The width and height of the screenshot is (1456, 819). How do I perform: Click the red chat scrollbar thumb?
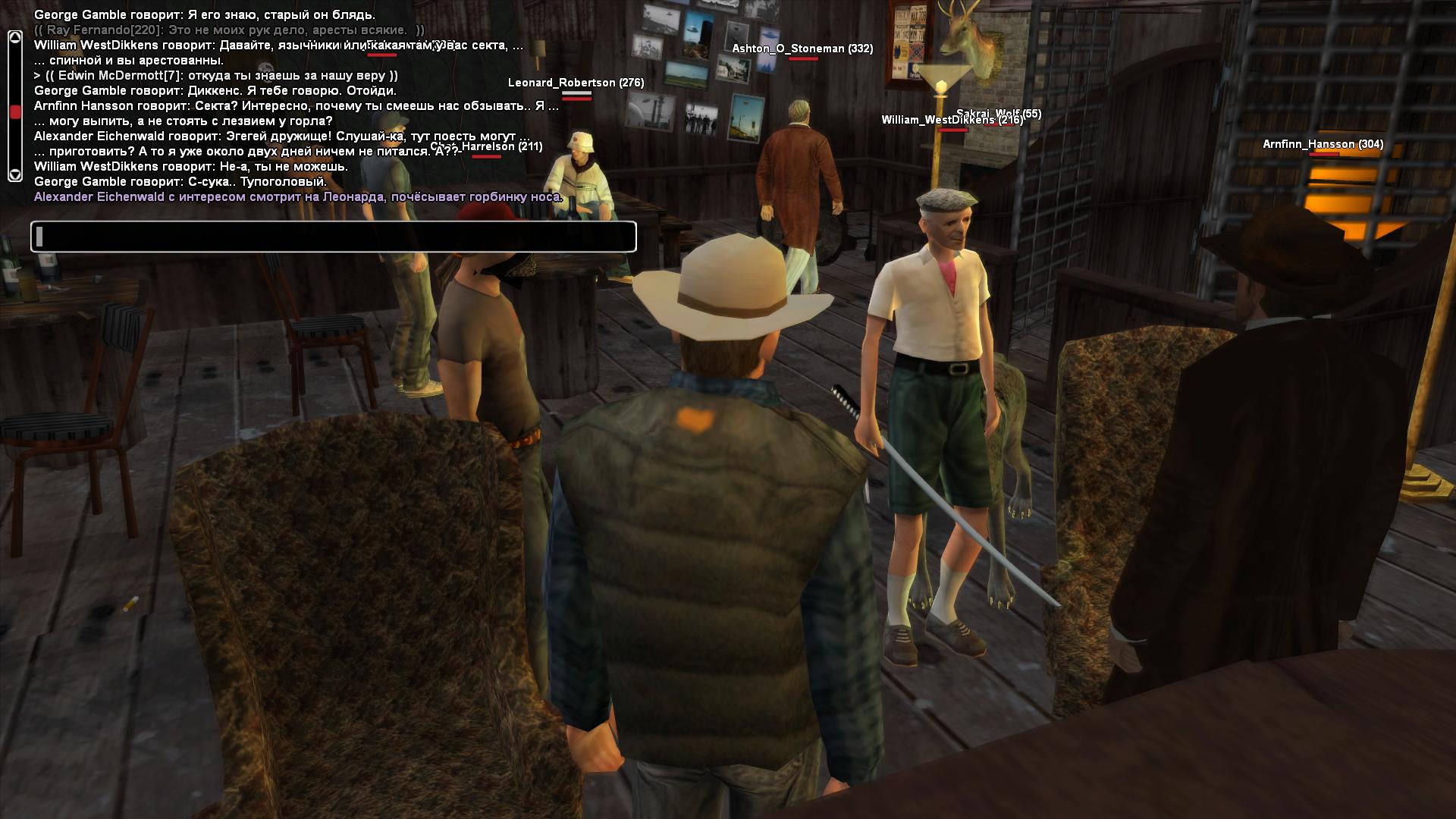click(14, 112)
